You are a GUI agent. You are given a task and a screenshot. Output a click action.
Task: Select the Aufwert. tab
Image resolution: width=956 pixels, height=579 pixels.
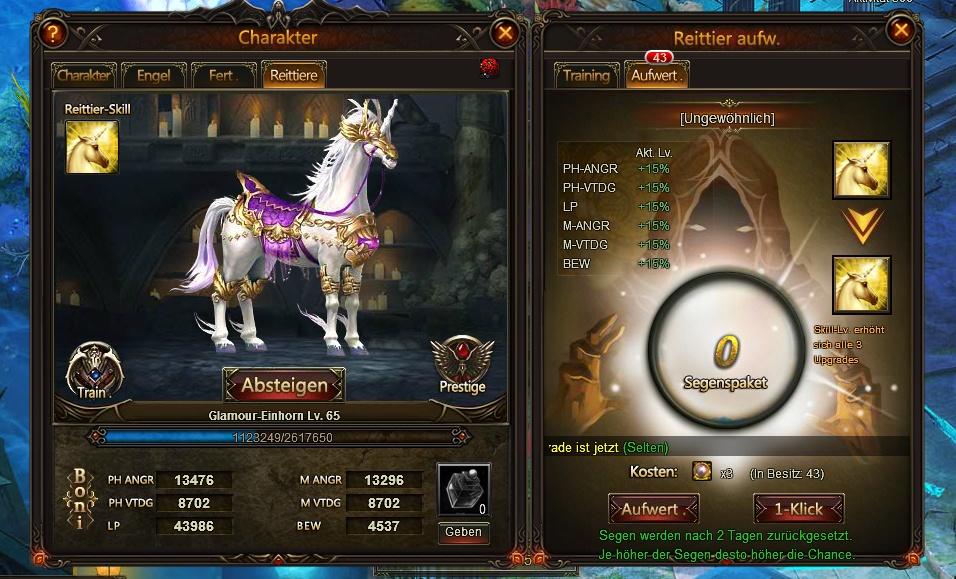[655, 76]
